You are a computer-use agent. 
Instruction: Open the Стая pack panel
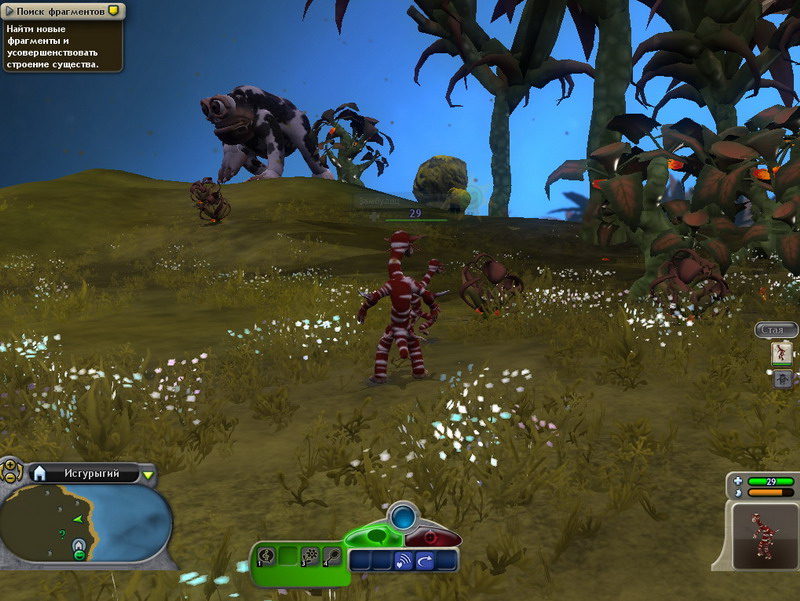[777, 329]
